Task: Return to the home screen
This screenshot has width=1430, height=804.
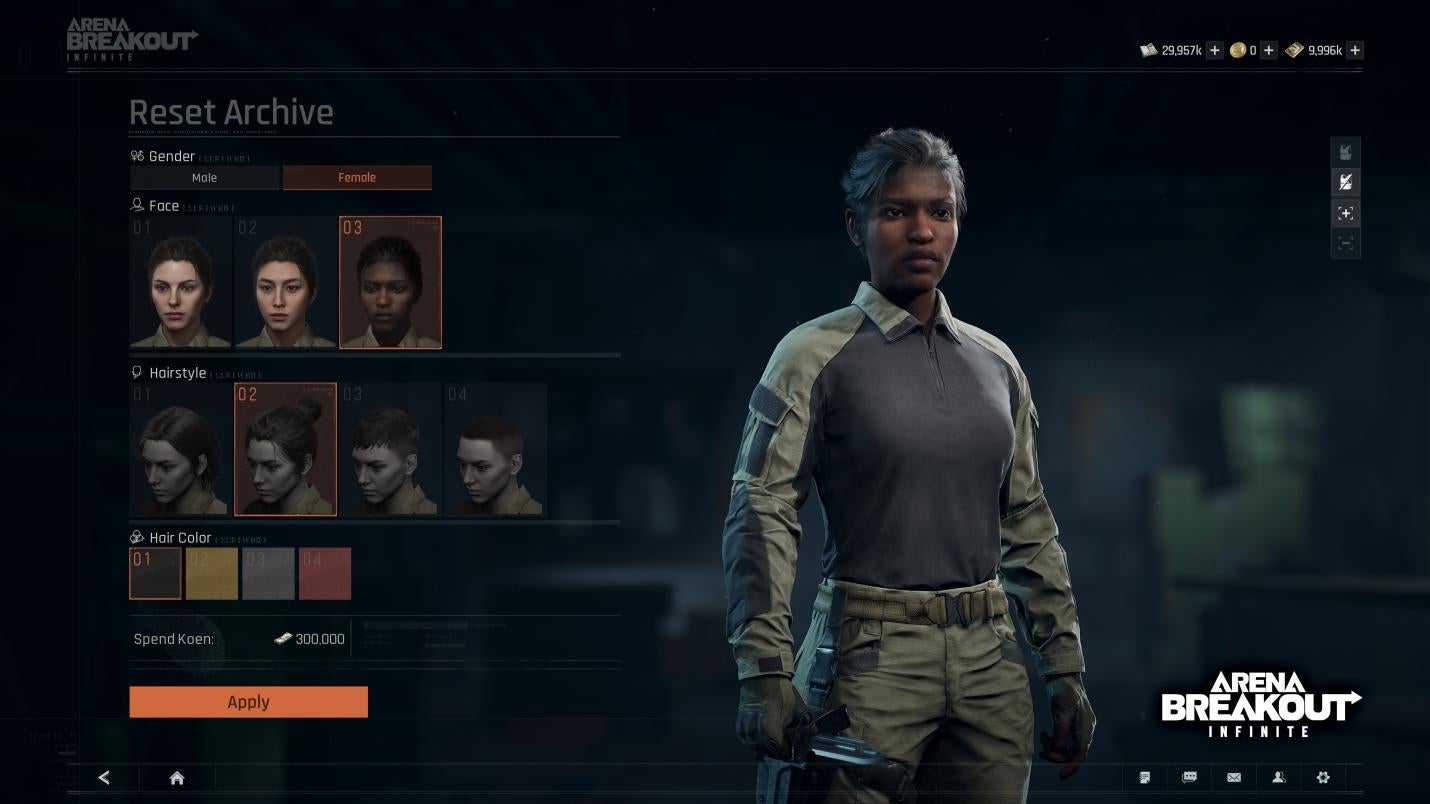Action: click(177, 778)
